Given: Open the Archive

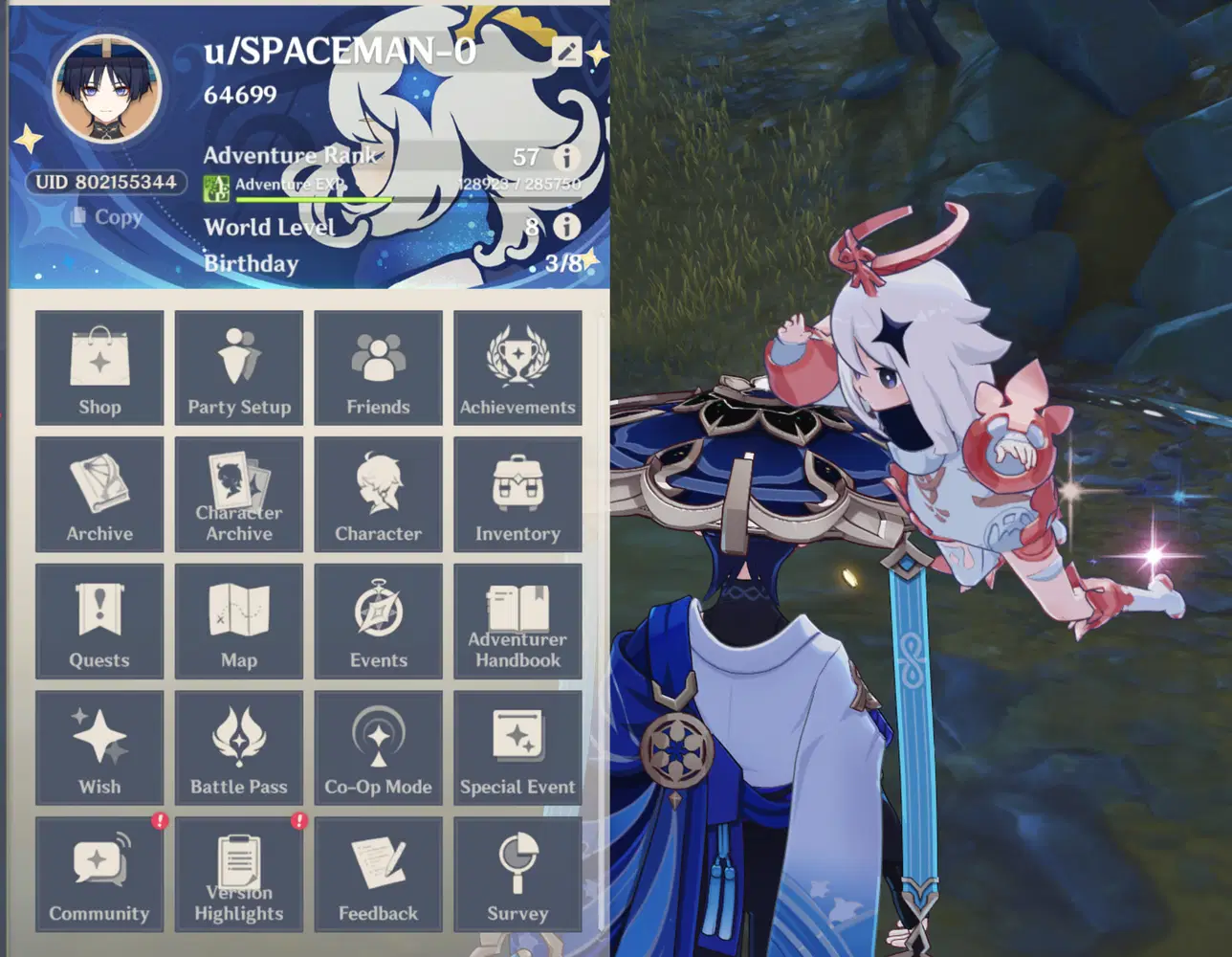Looking at the screenshot, I should coord(99,494).
